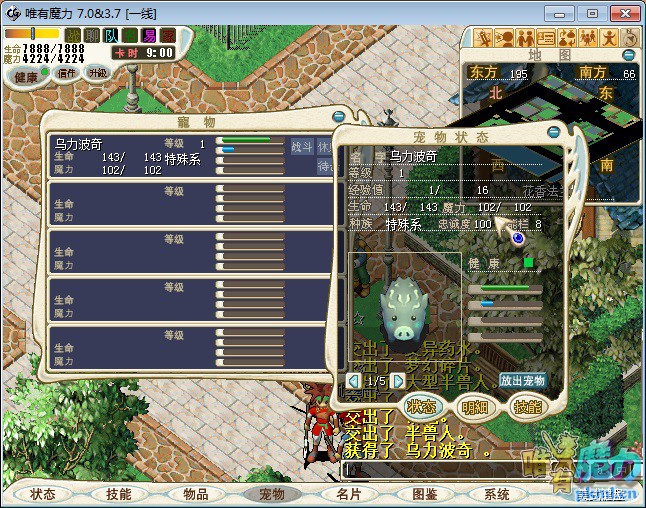Viewport: 646px width, 508px height.
Task: Open the 状态 status menu in bottom bar
Action: pos(43,494)
